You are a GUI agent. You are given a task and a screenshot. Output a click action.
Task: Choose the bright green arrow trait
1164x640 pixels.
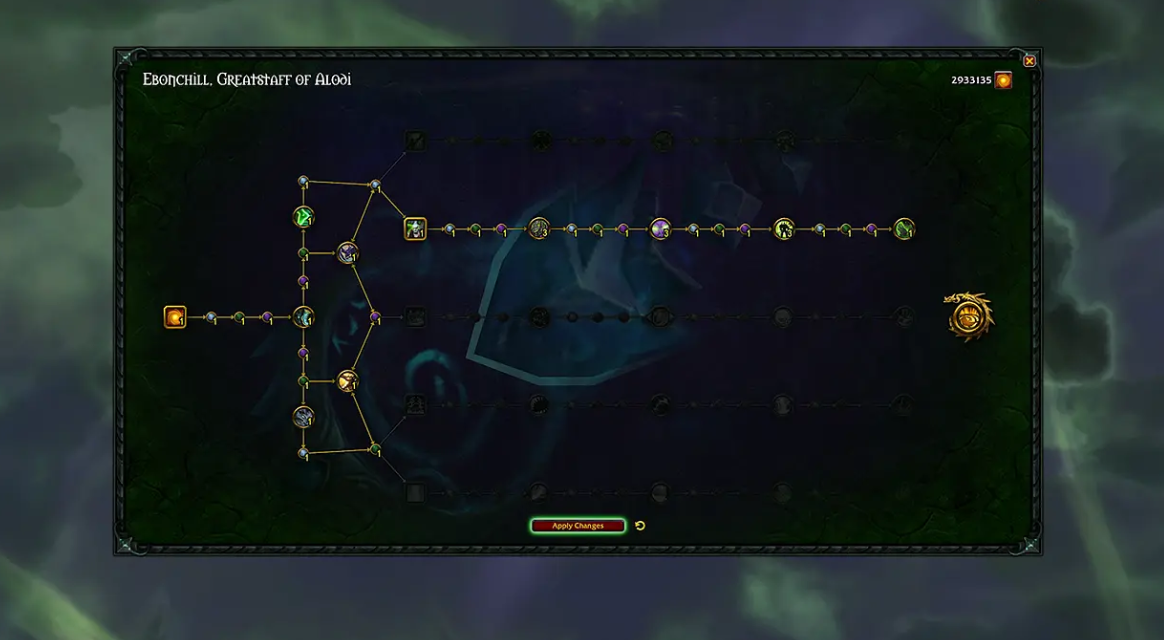303,216
